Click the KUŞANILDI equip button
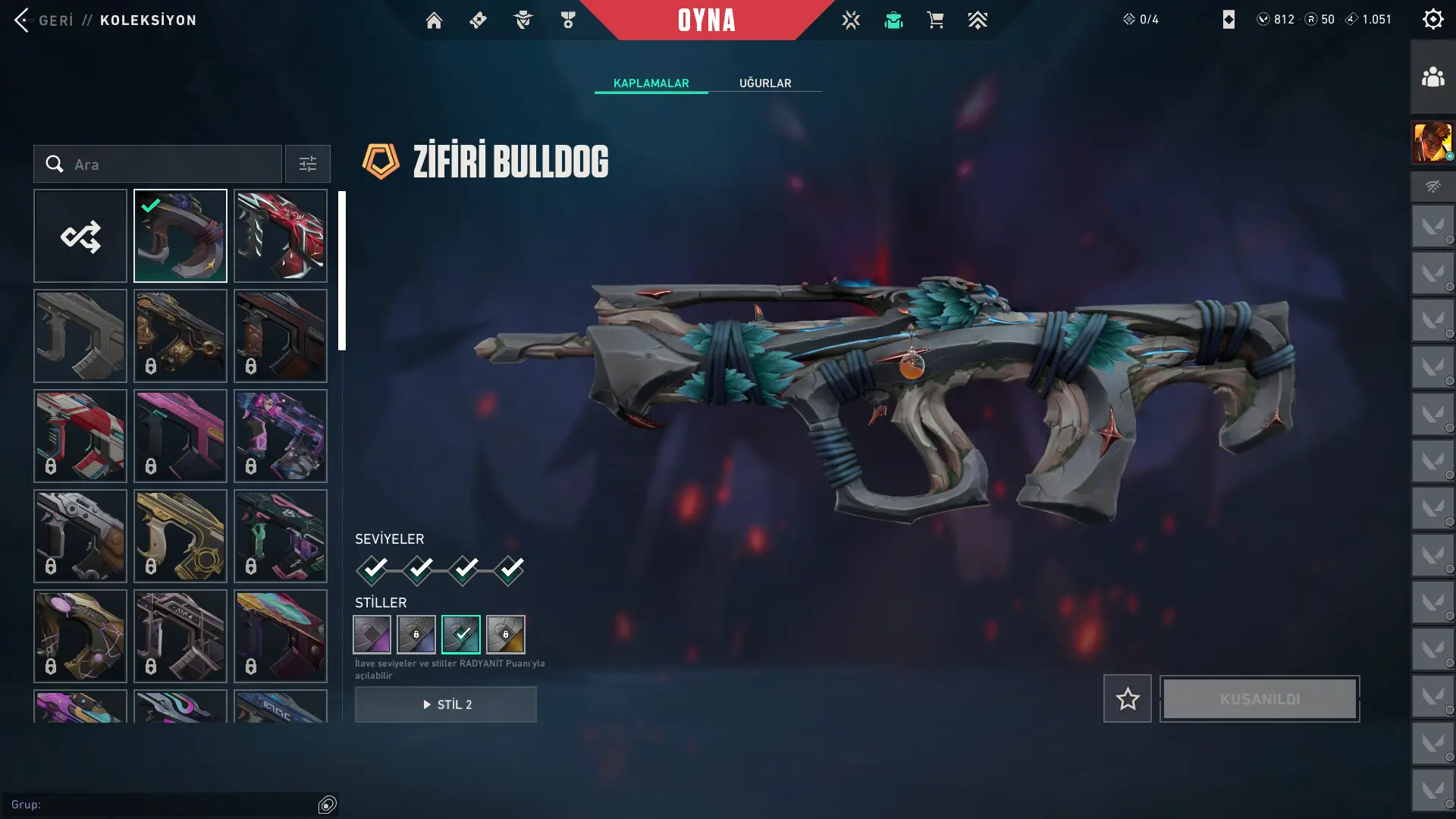This screenshot has height=819, width=1456. tap(1260, 698)
